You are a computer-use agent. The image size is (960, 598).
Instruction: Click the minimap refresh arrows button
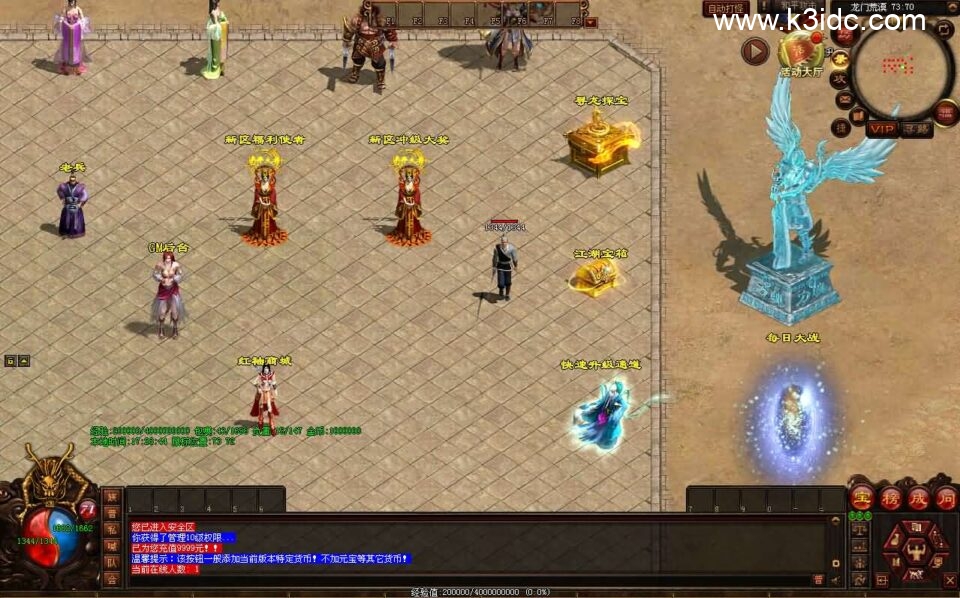point(944,30)
